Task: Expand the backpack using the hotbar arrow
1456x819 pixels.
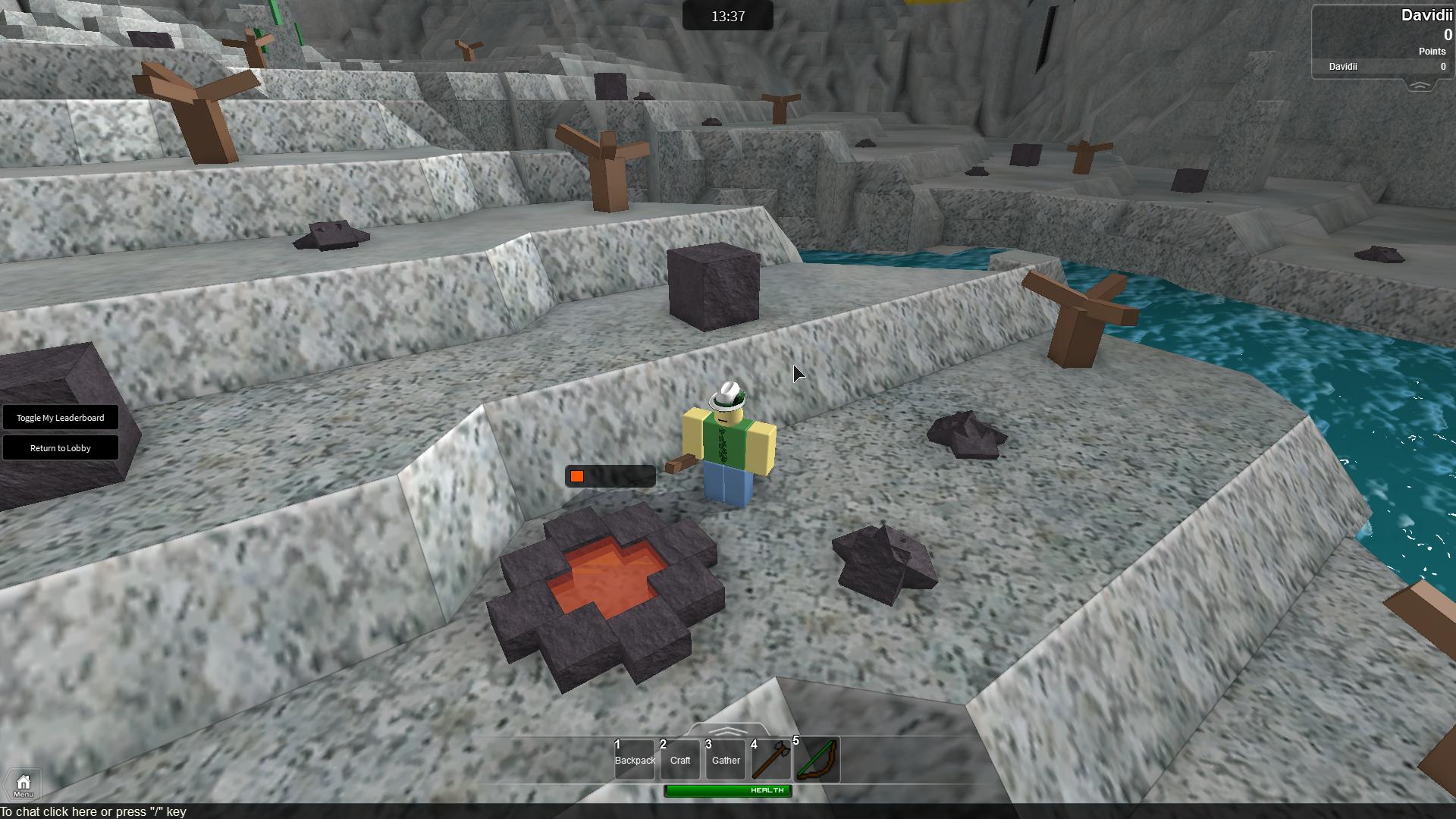Action: click(728, 731)
